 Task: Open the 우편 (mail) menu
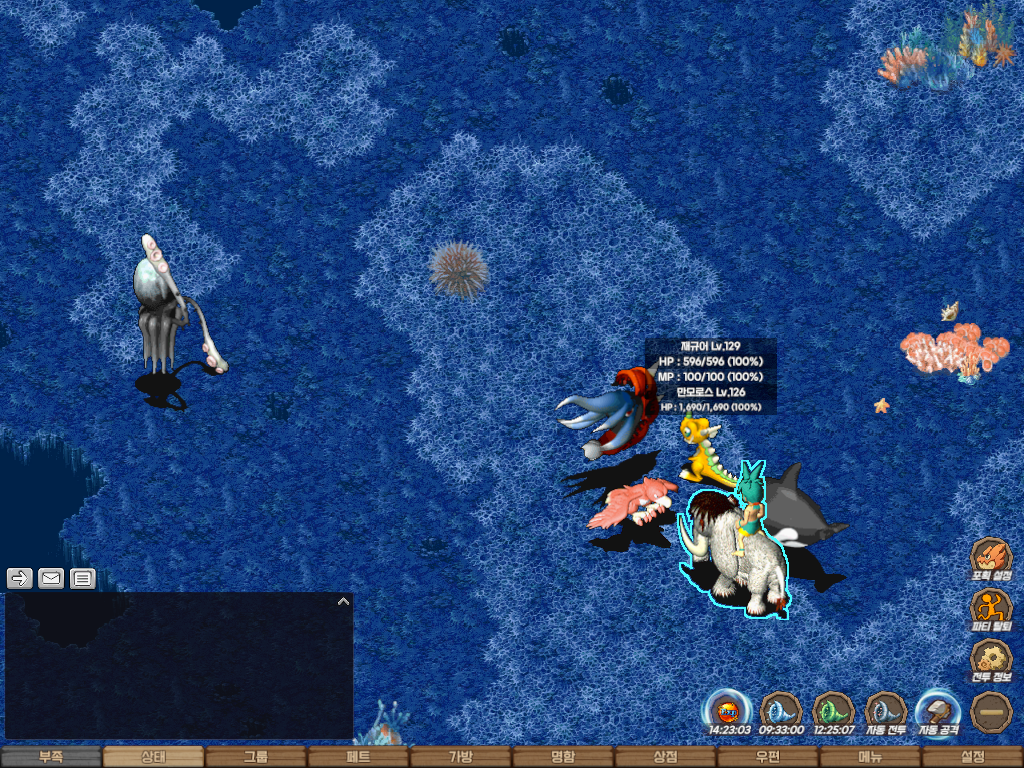pyautogui.click(x=768, y=757)
